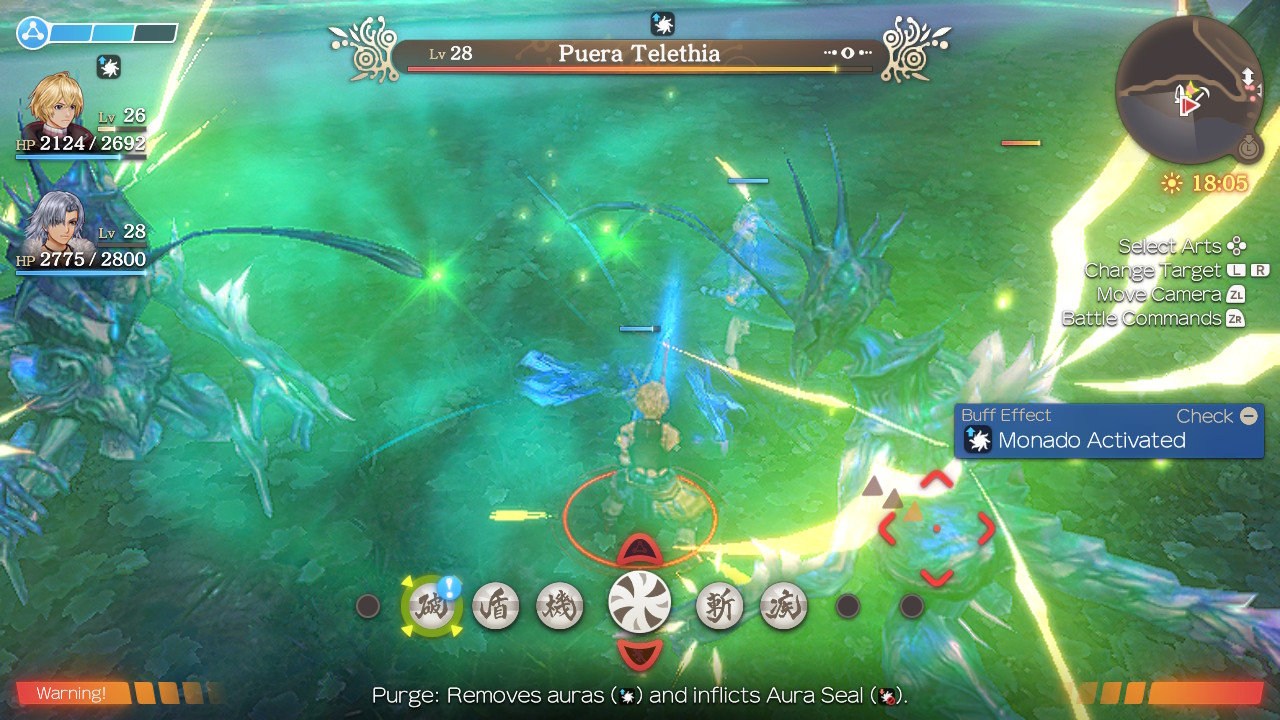The height and width of the screenshot is (720, 1280).
Task: Click the Puera Telethia target name bar
Action: (639, 55)
